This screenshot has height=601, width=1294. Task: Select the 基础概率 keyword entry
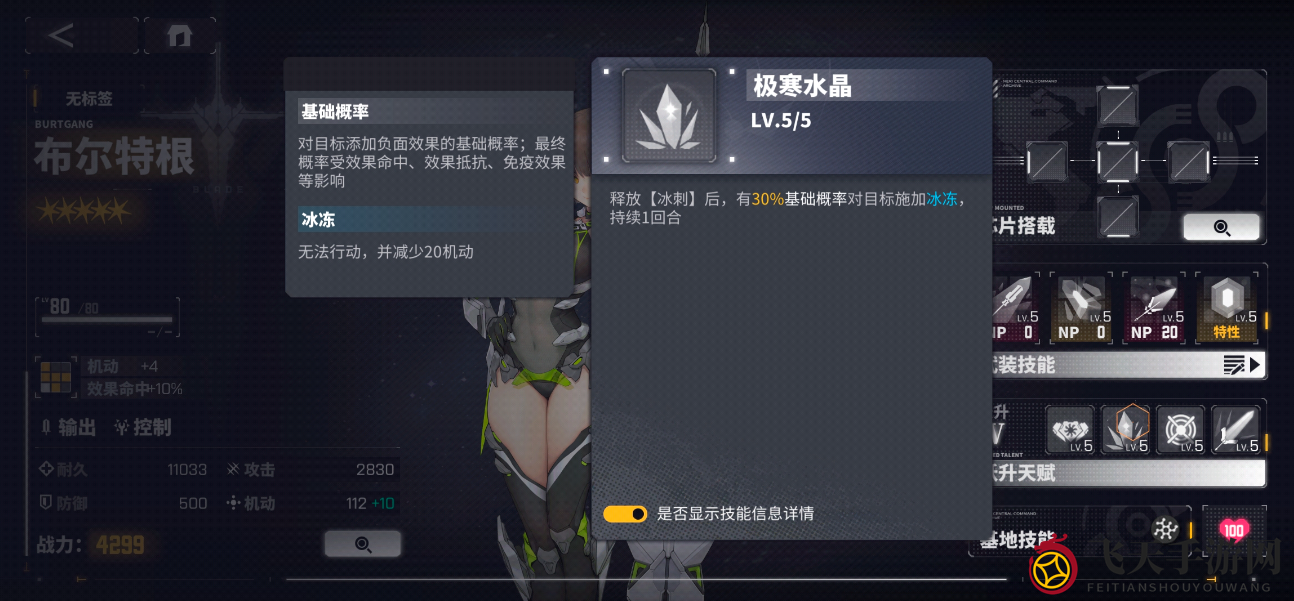434,111
